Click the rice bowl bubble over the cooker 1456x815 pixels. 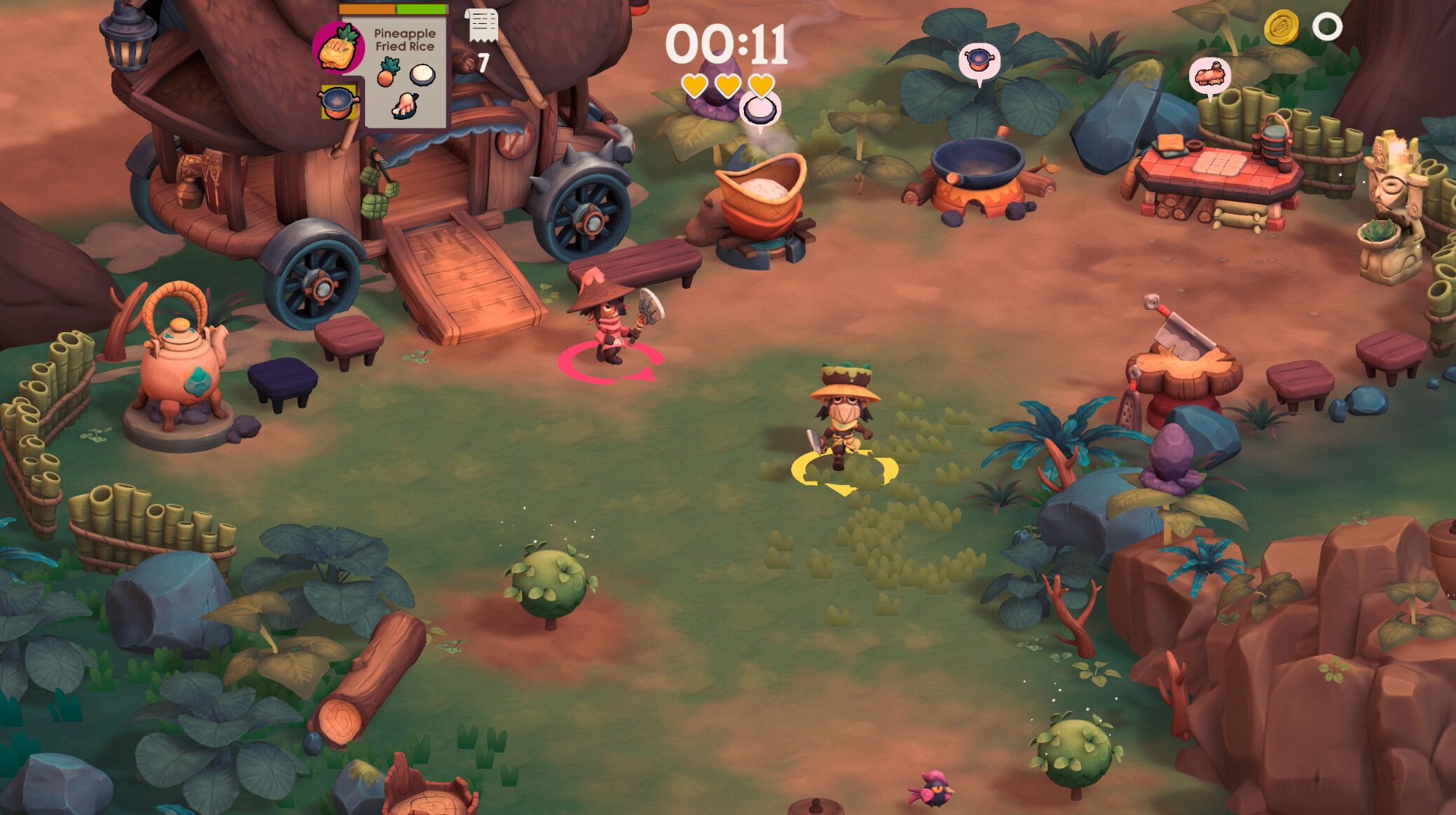point(759,109)
